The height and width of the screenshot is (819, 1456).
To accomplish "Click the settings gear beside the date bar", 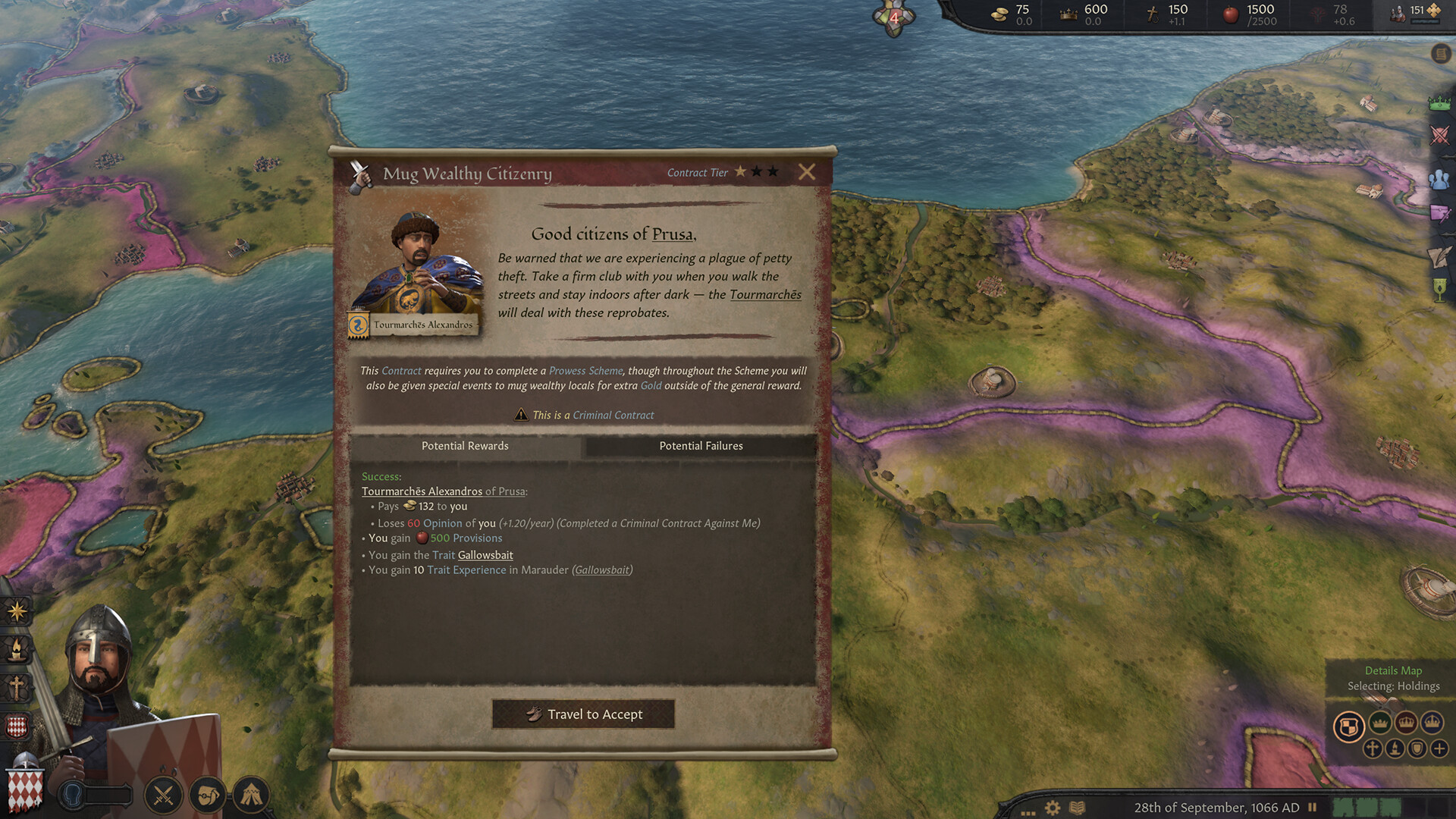I will click(1052, 807).
